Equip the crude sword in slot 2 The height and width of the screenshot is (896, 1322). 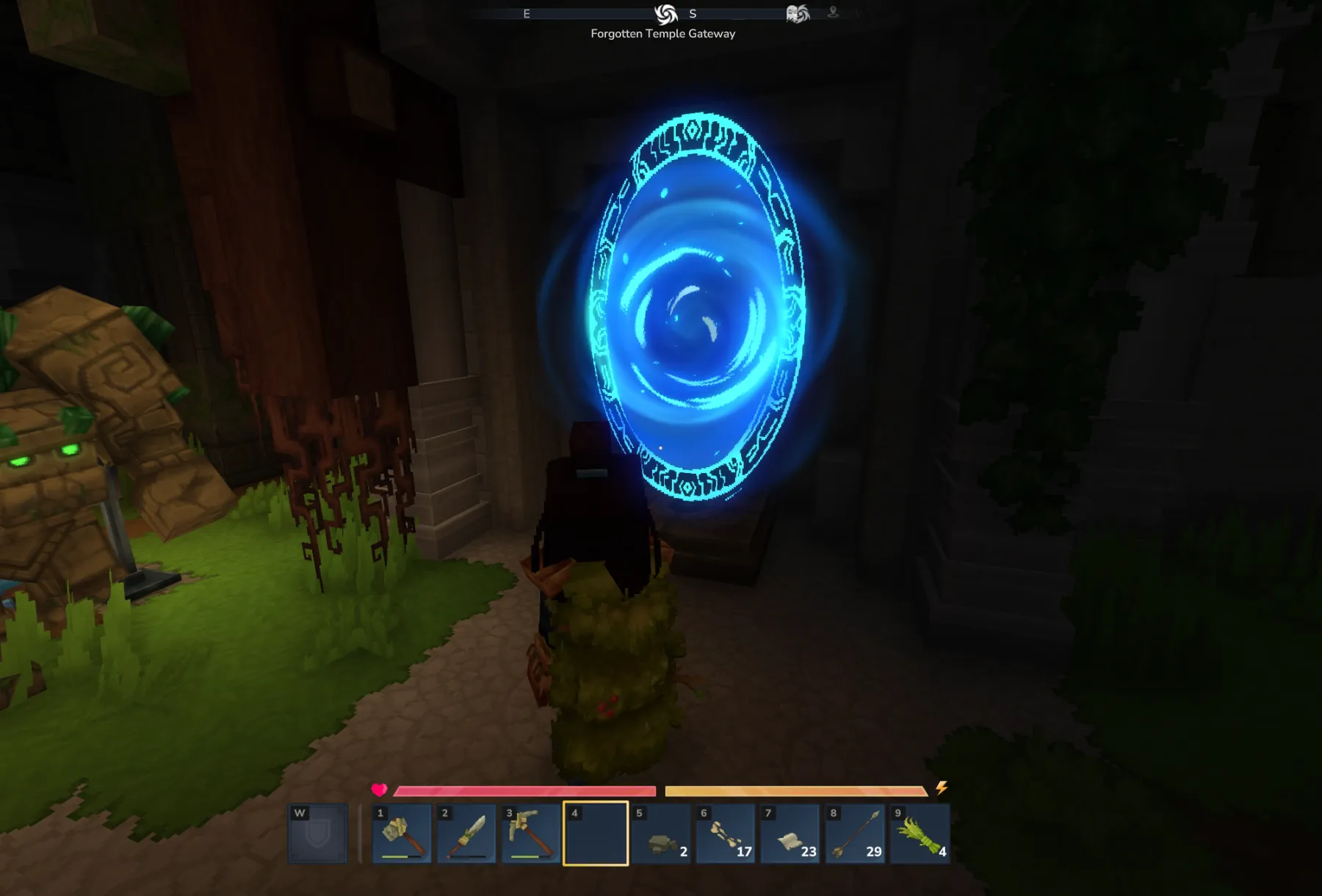coord(466,834)
